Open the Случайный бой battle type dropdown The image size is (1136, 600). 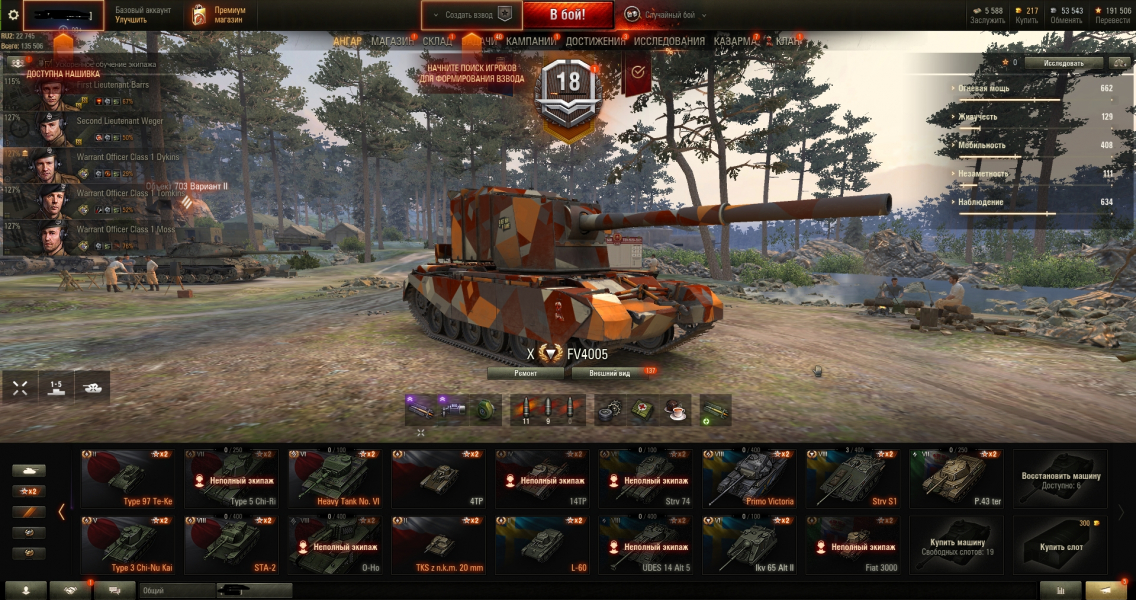click(x=665, y=15)
